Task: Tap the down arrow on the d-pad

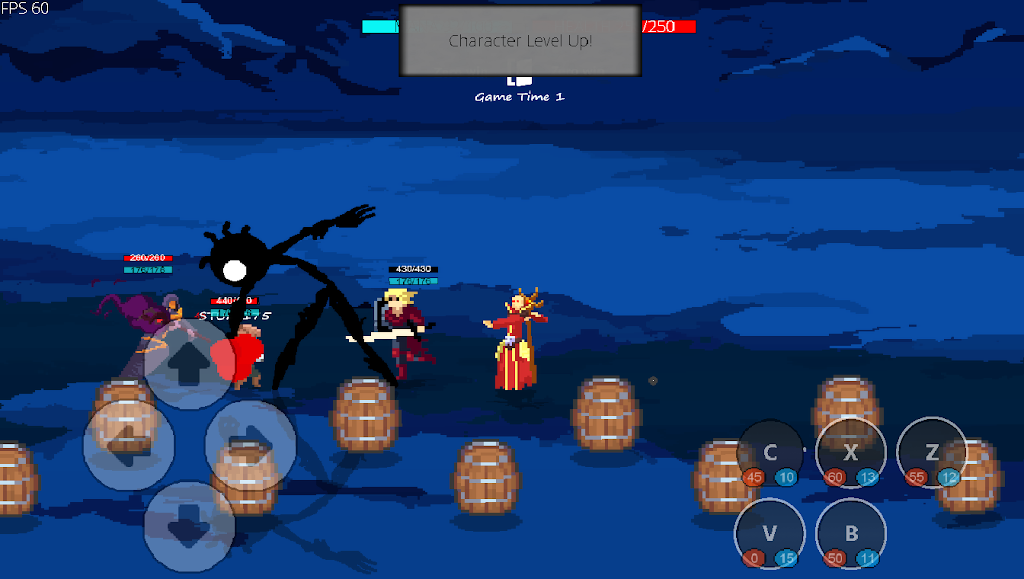Action: tap(189, 526)
